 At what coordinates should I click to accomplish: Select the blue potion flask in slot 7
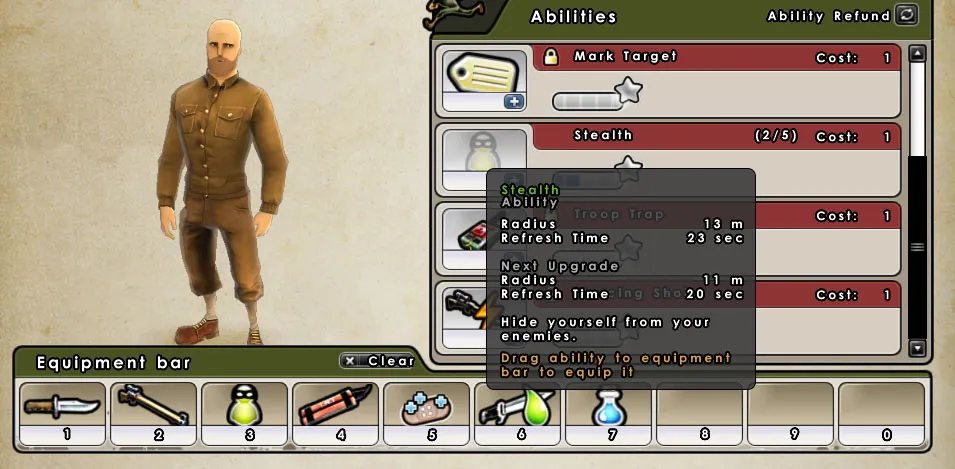pyautogui.click(x=608, y=407)
